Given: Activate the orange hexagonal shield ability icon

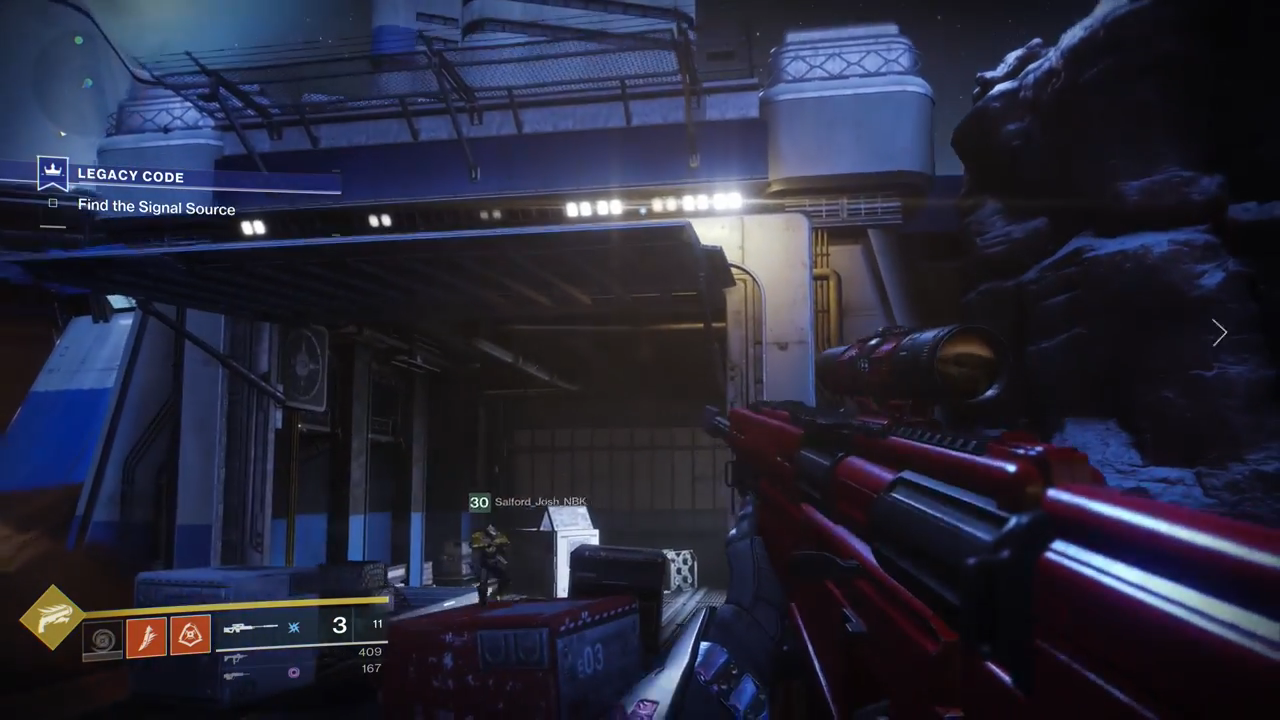Looking at the screenshot, I should (x=190, y=636).
